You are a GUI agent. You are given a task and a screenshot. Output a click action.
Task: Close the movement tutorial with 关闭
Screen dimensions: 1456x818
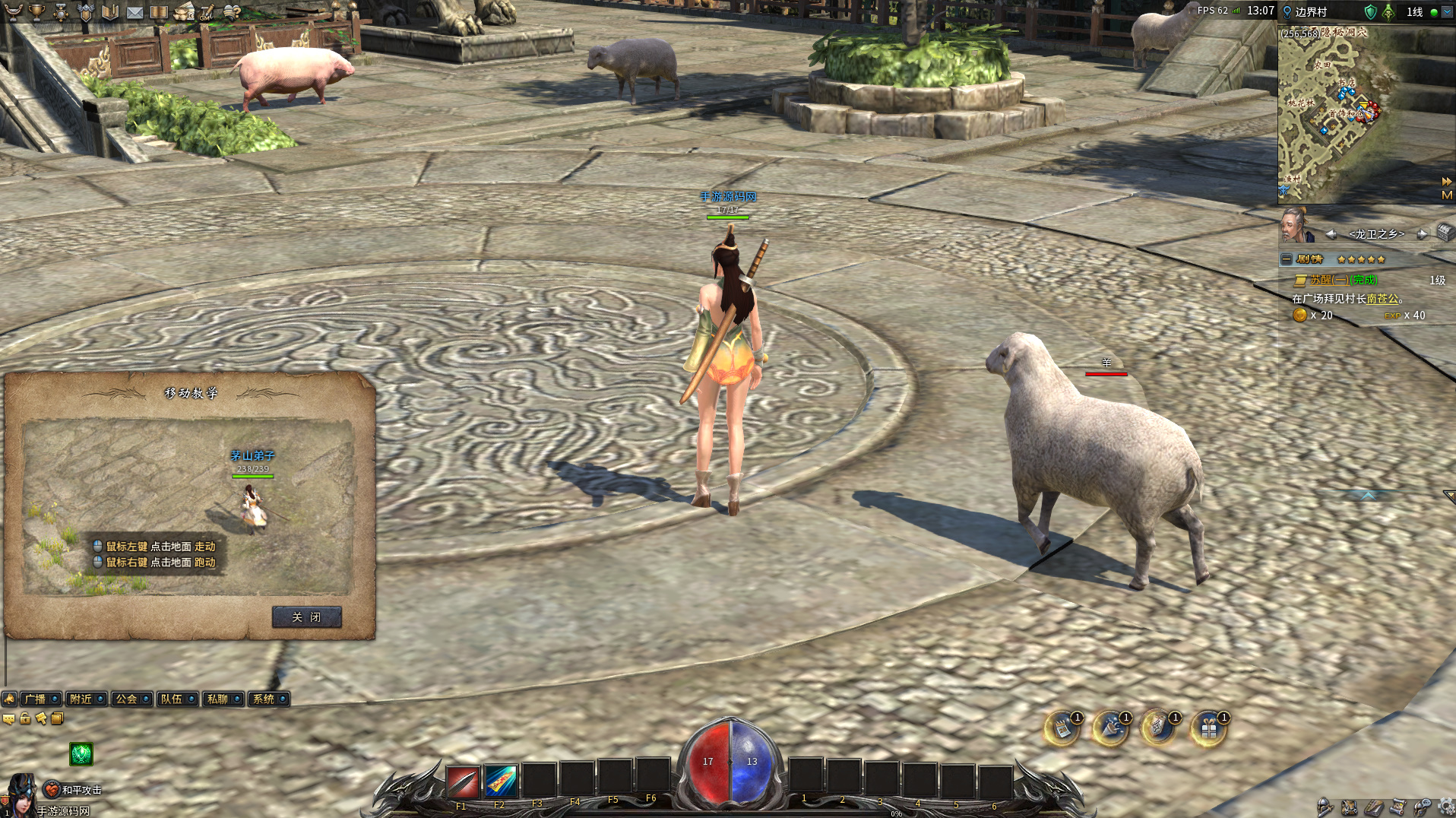tap(306, 617)
